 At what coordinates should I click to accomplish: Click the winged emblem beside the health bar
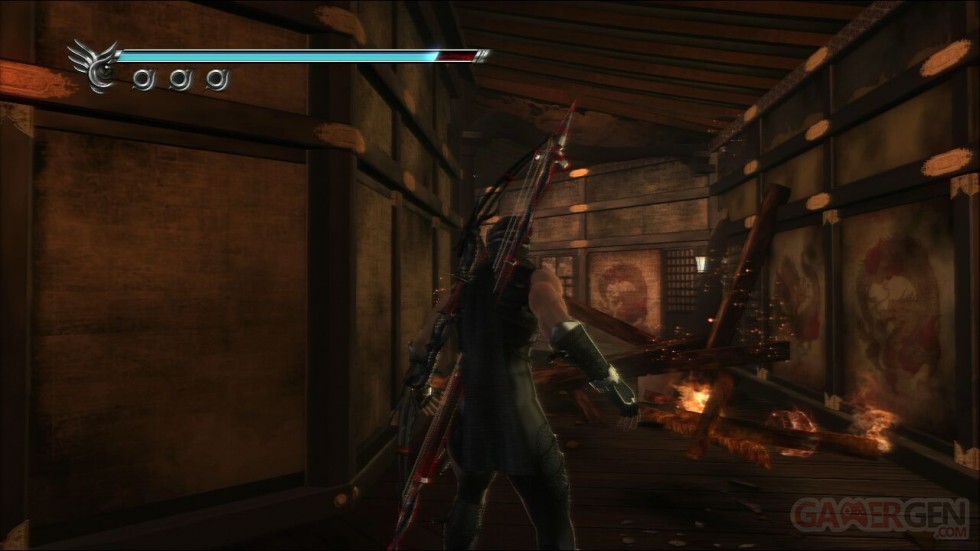91,66
